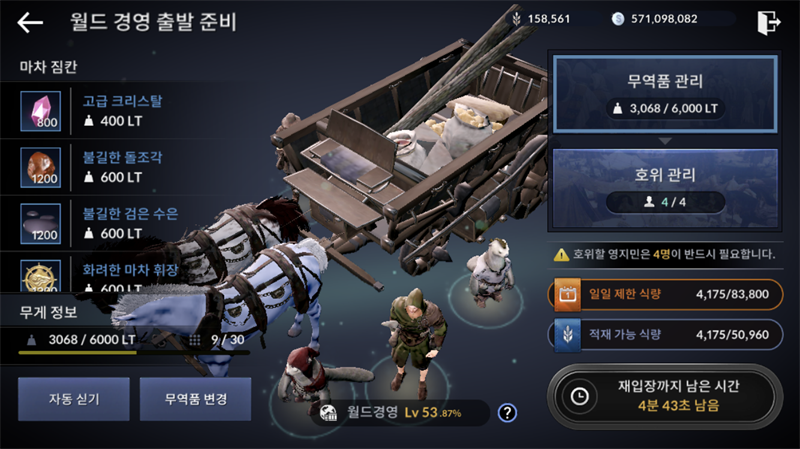Open the question mark help icon
The height and width of the screenshot is (449, 800).
pyautogui.click(x=507, y=412)
